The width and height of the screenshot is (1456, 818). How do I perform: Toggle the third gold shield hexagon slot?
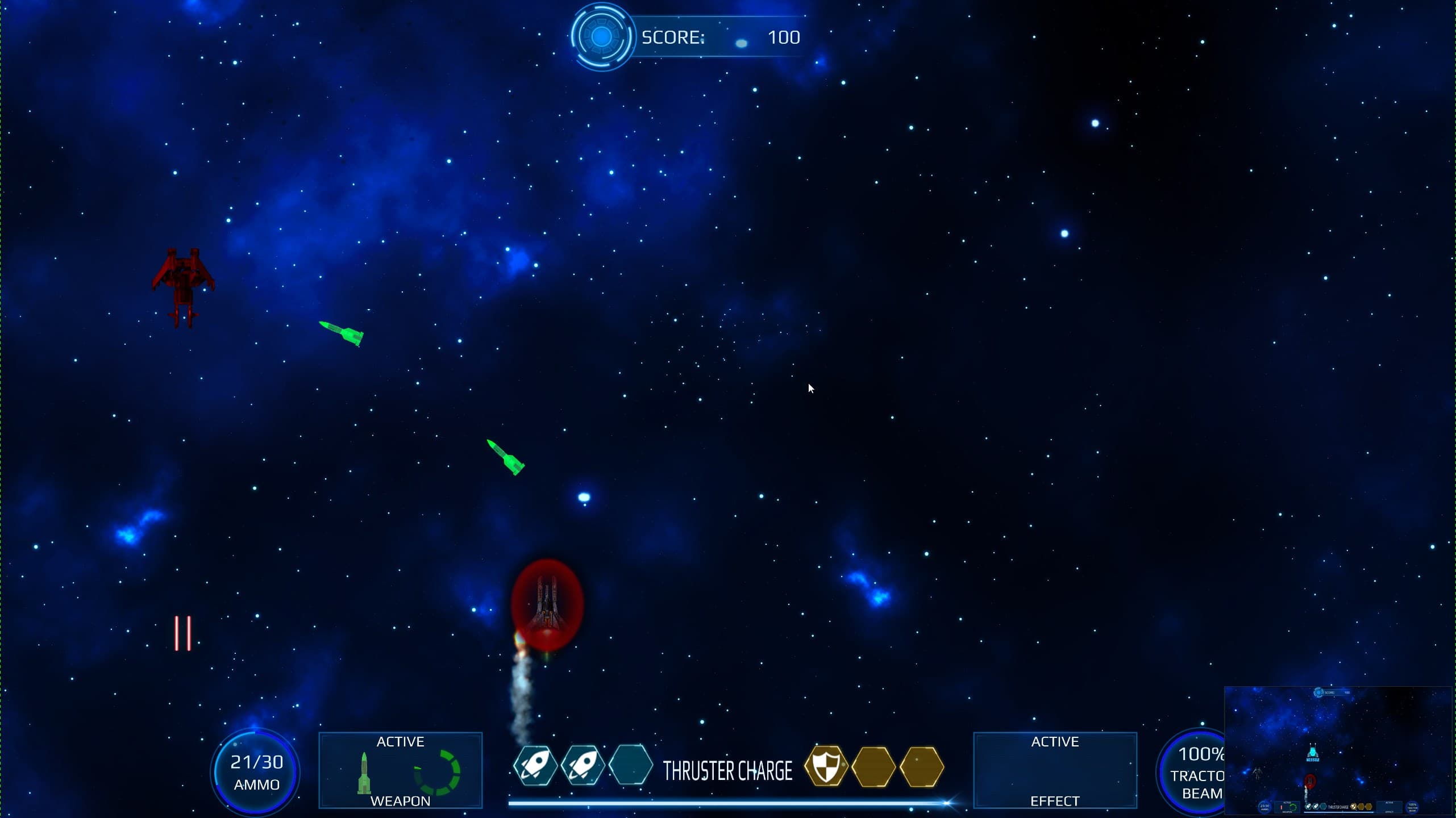click(922, 766)
